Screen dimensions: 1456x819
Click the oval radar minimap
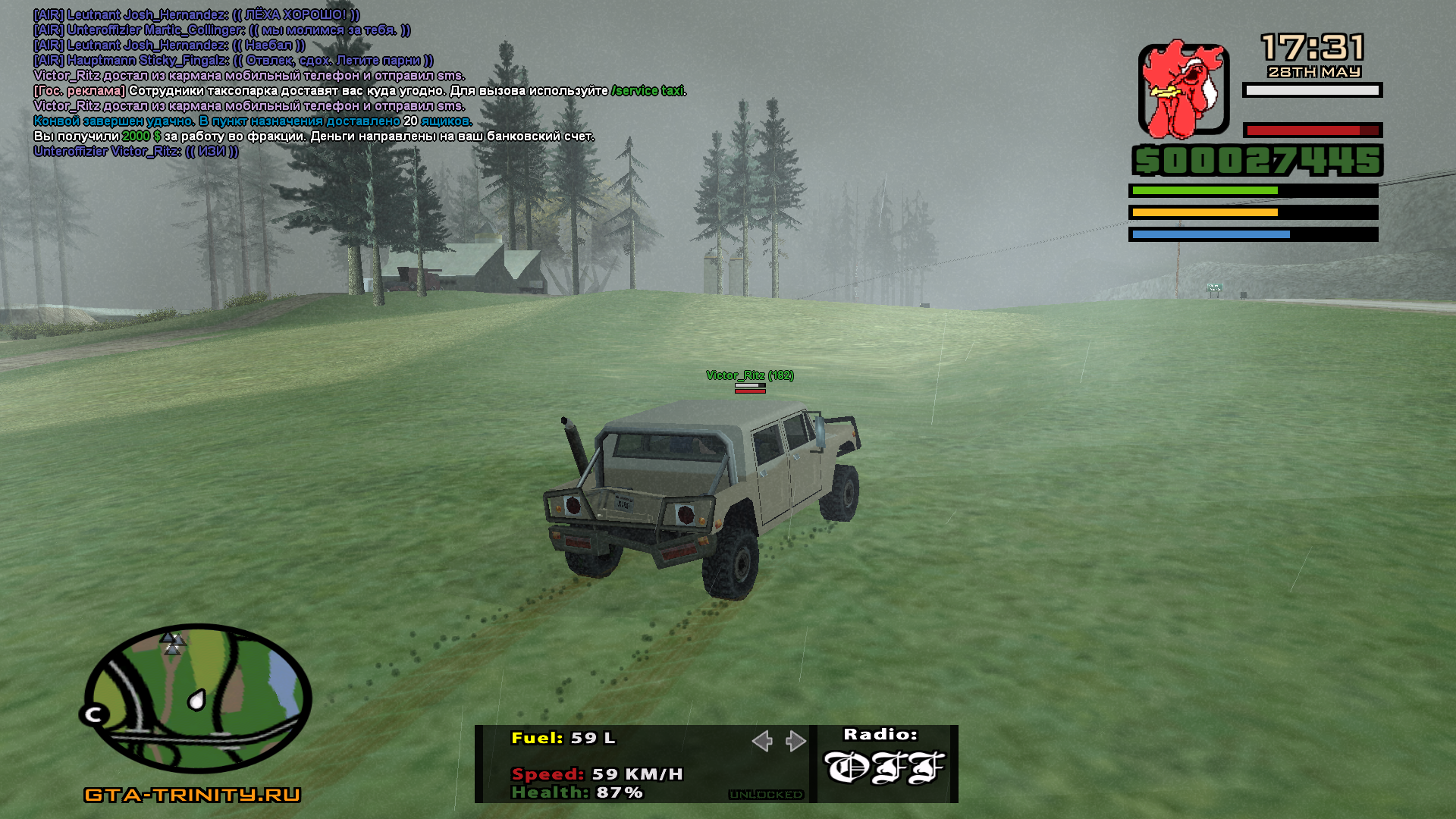click(197, 698)
